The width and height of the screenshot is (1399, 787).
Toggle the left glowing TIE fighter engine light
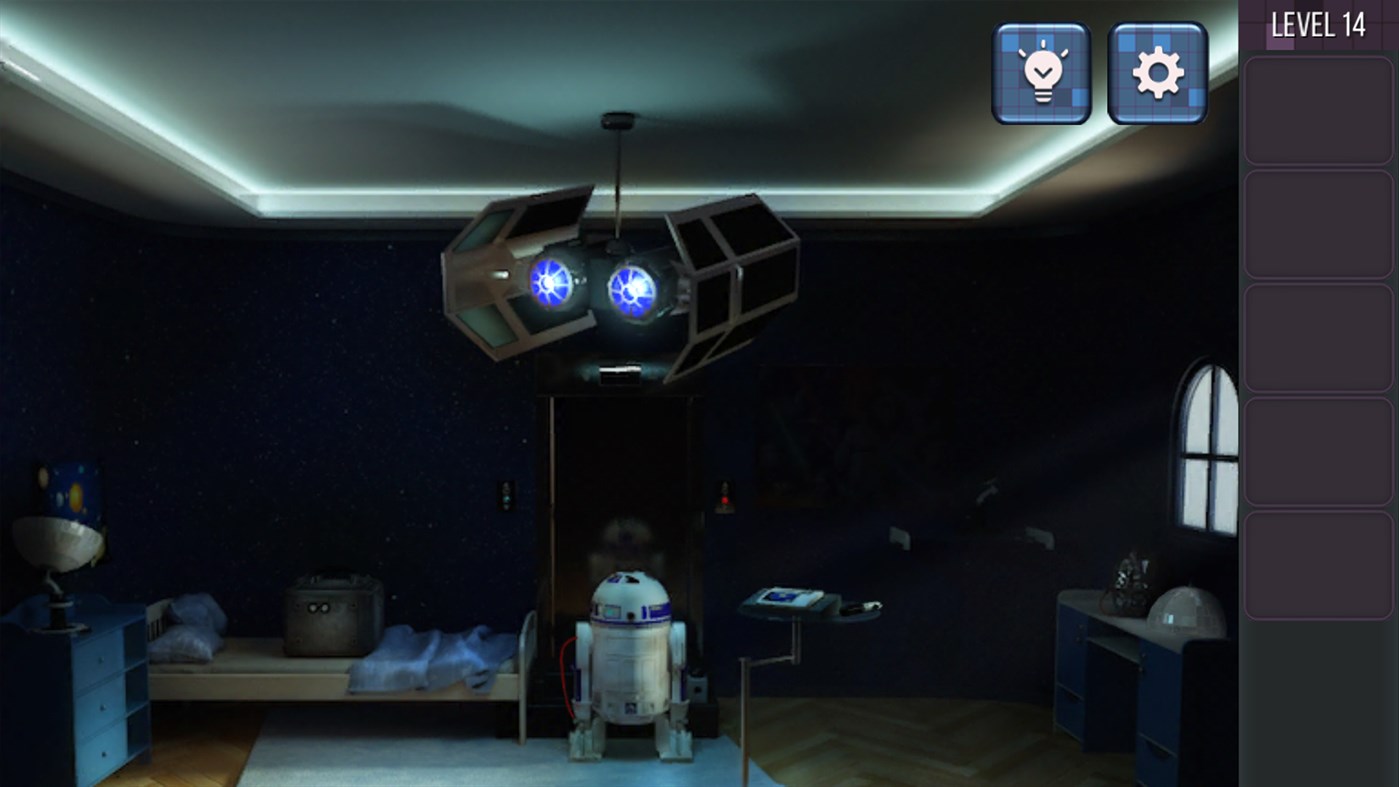point(550,285)
